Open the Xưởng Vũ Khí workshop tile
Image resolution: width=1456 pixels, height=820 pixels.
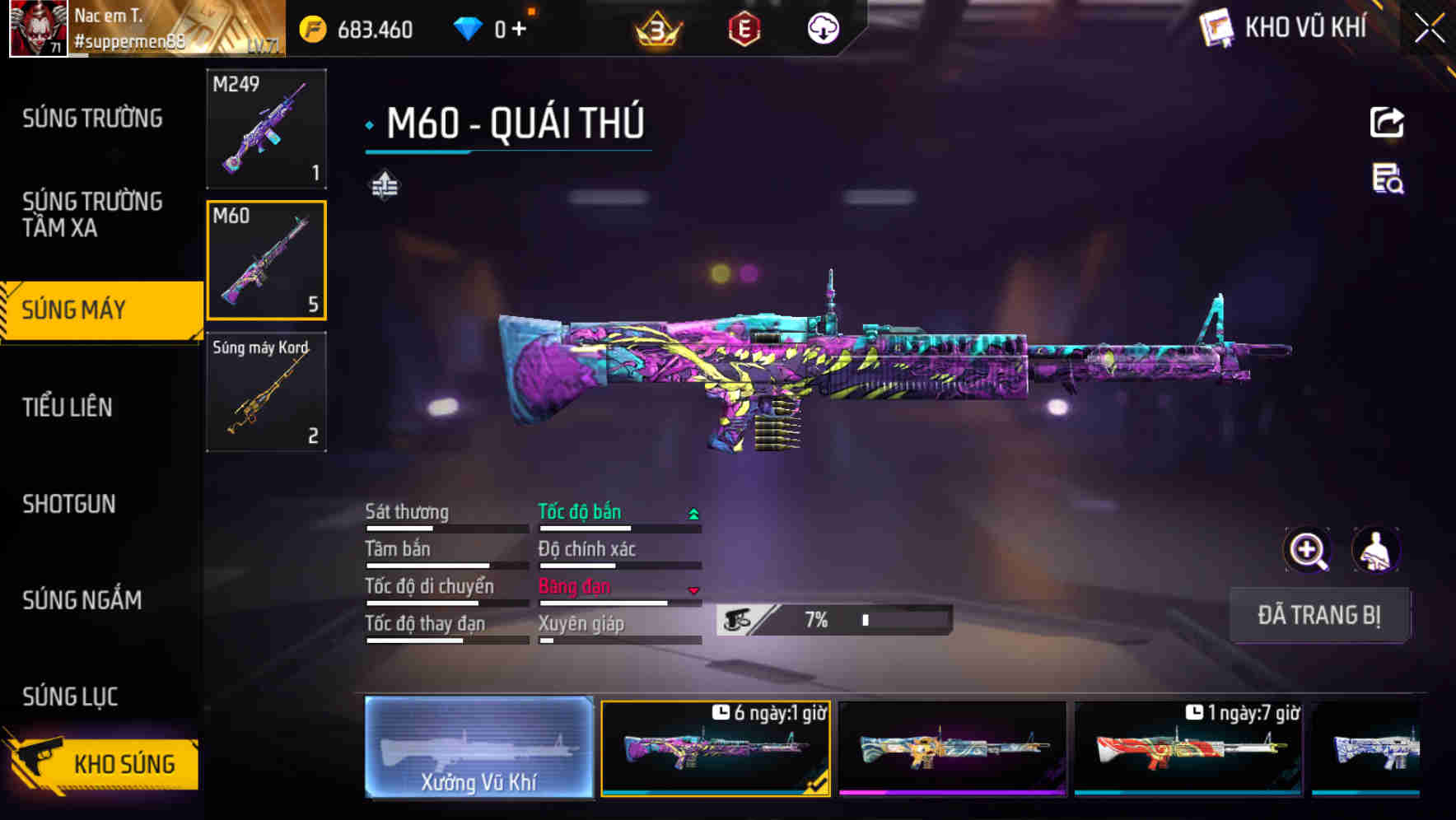[478, 748]
